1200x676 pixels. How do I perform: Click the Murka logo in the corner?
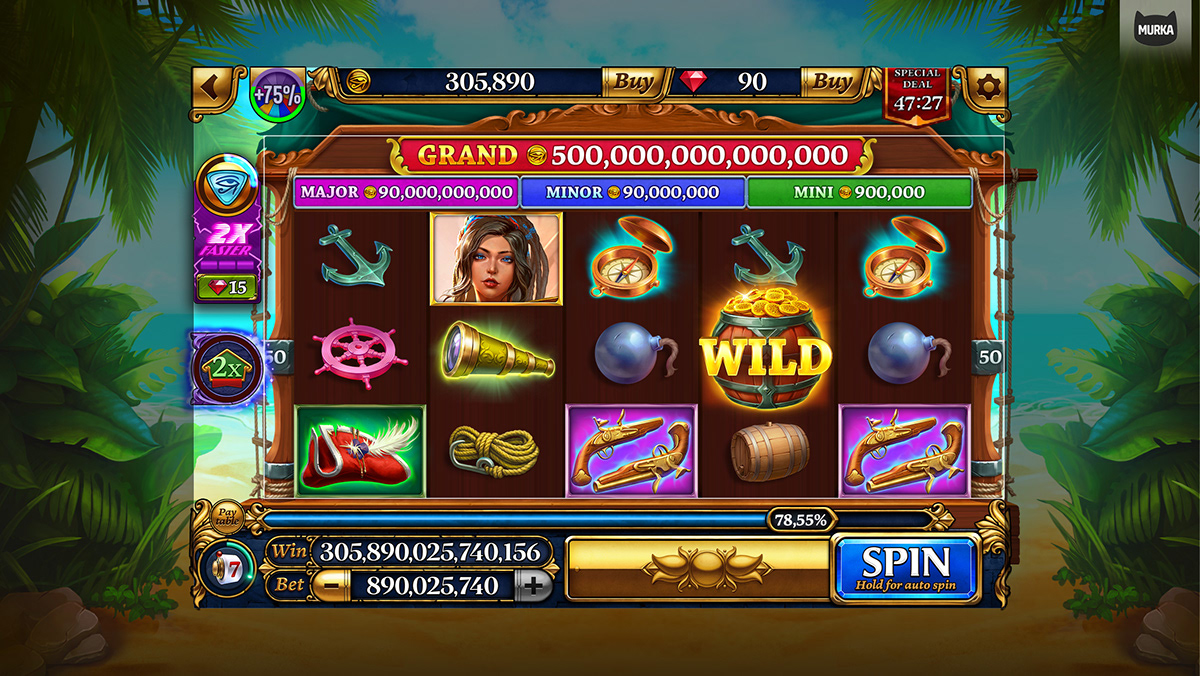[x=1156, y=29]
